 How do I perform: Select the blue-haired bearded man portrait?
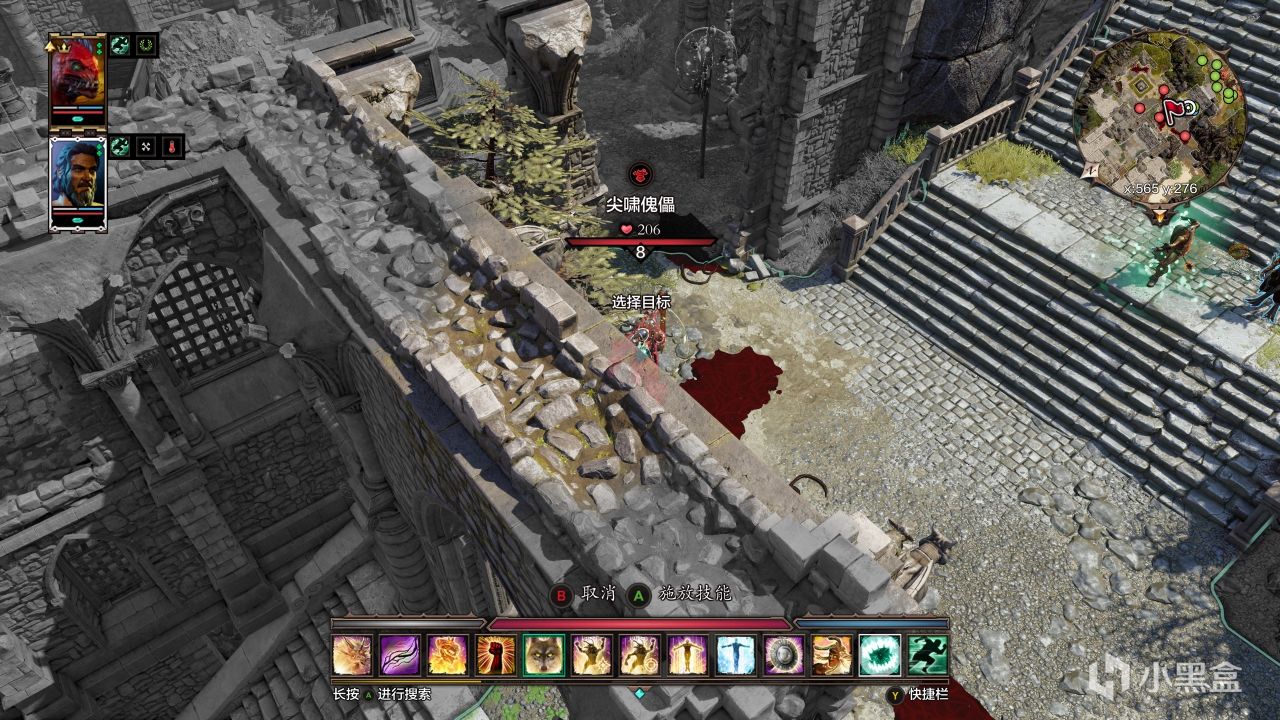point(78,183)
